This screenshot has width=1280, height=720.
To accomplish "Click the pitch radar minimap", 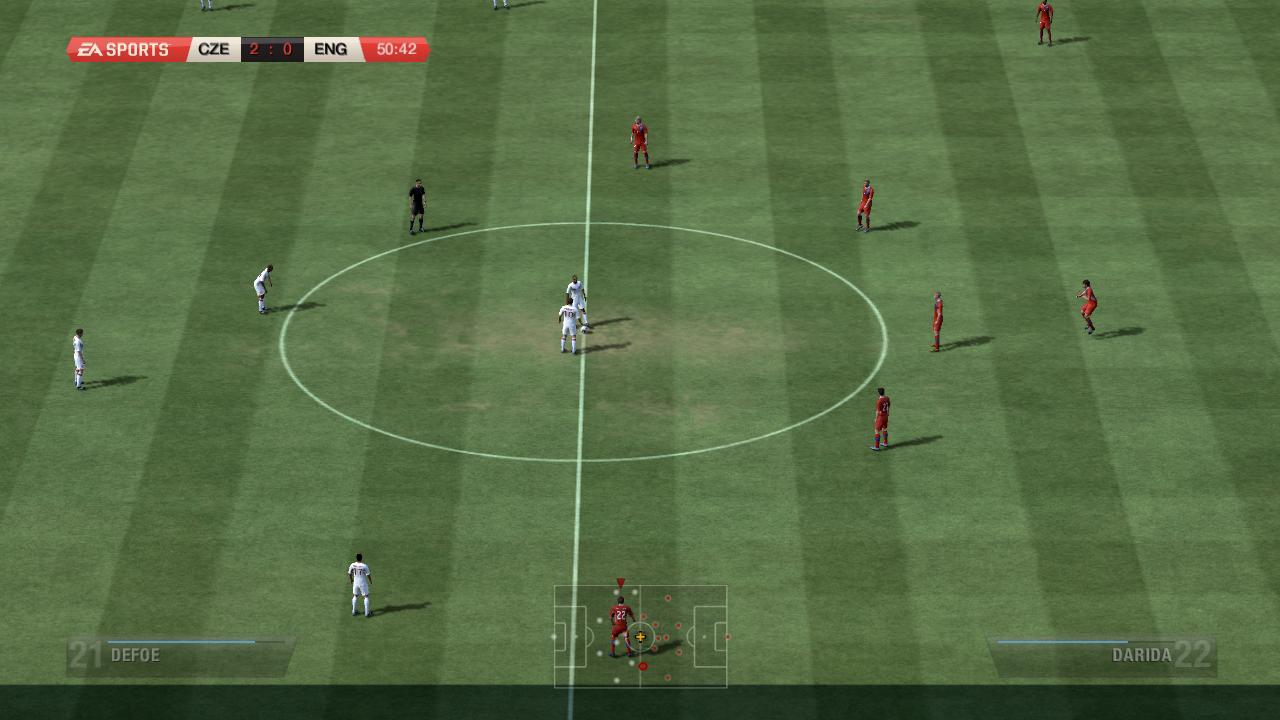I will [x=640, y=636].
